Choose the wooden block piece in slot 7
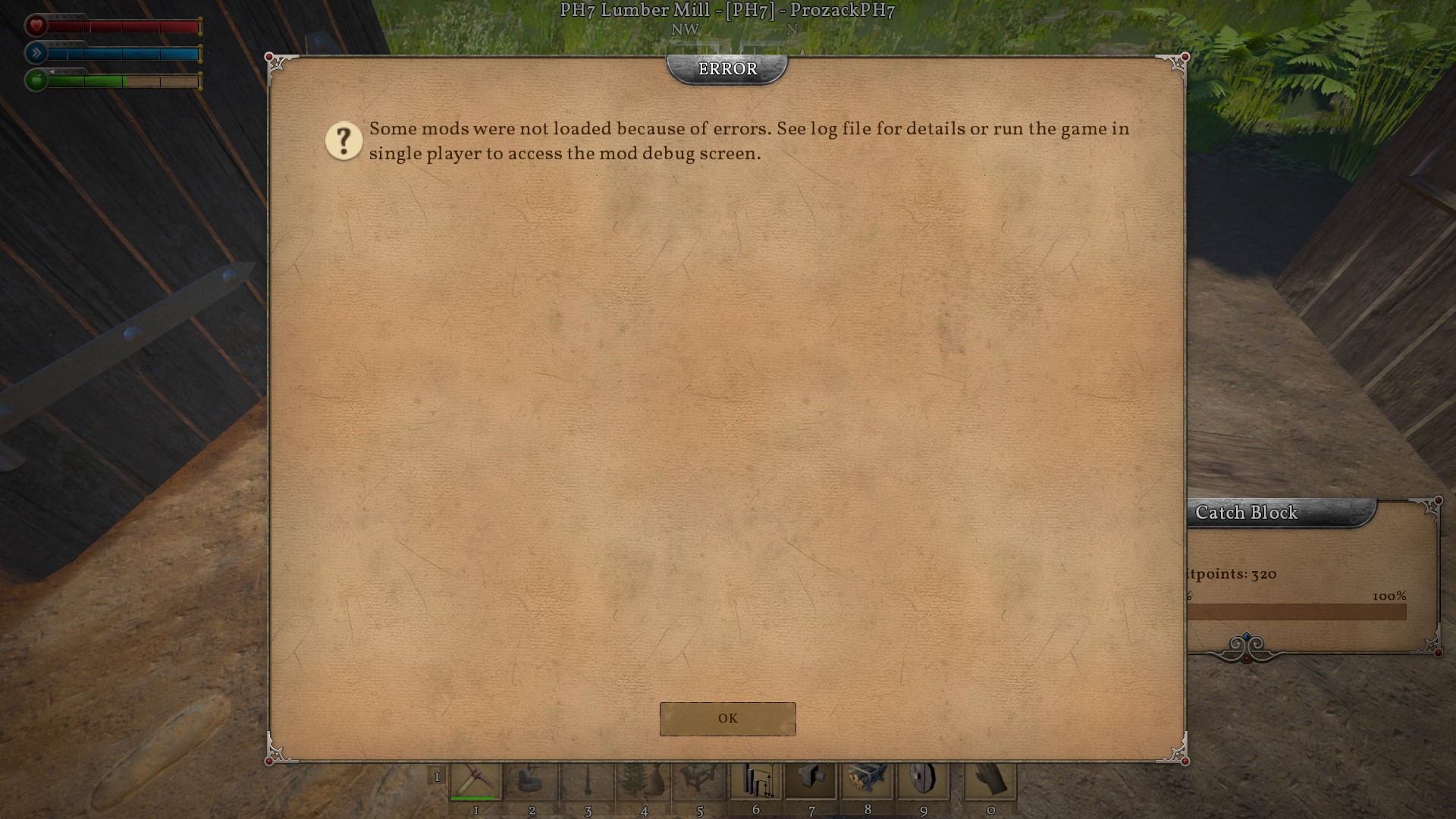This screenshot has width=1456, height=819. click(811, 781)
